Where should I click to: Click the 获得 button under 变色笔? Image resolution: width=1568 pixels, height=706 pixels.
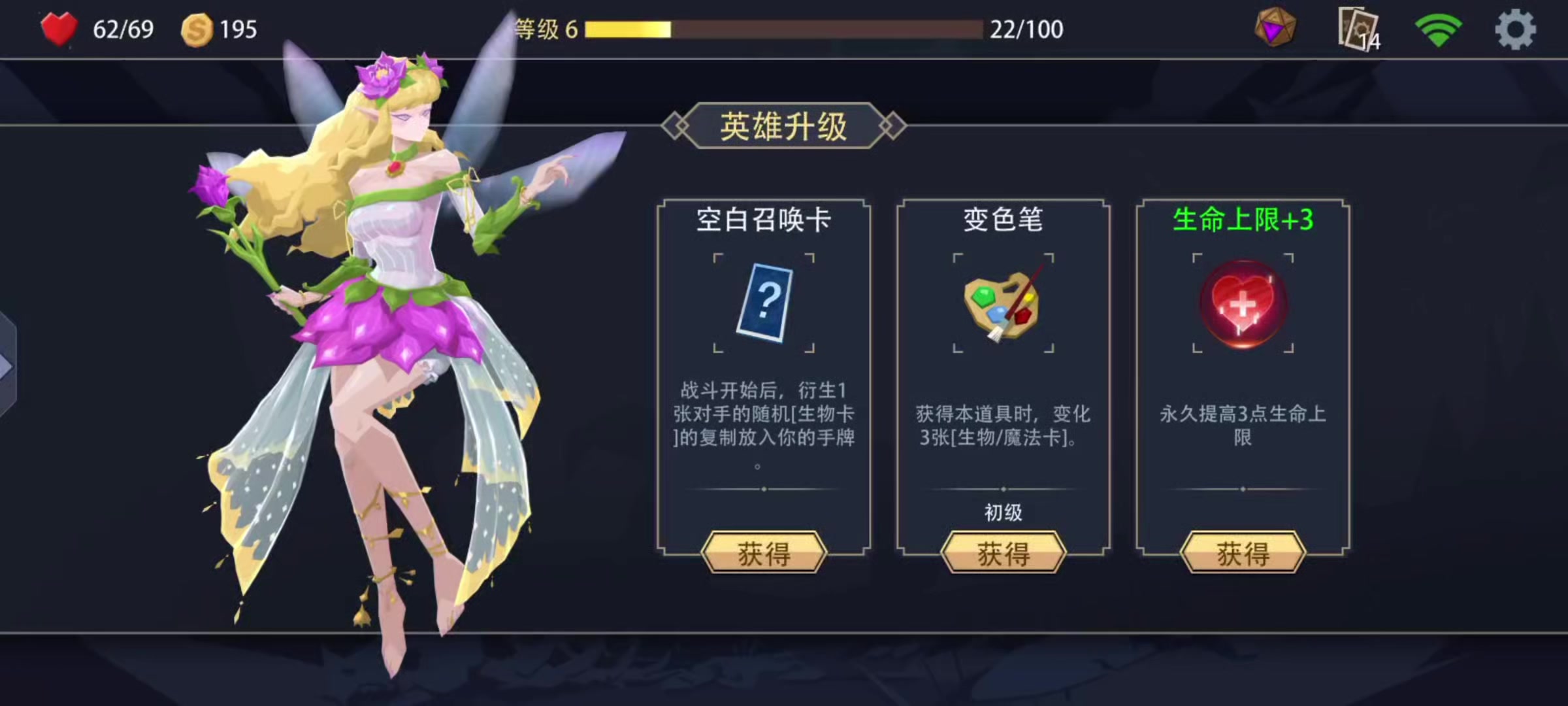(x=1005, y=552)
